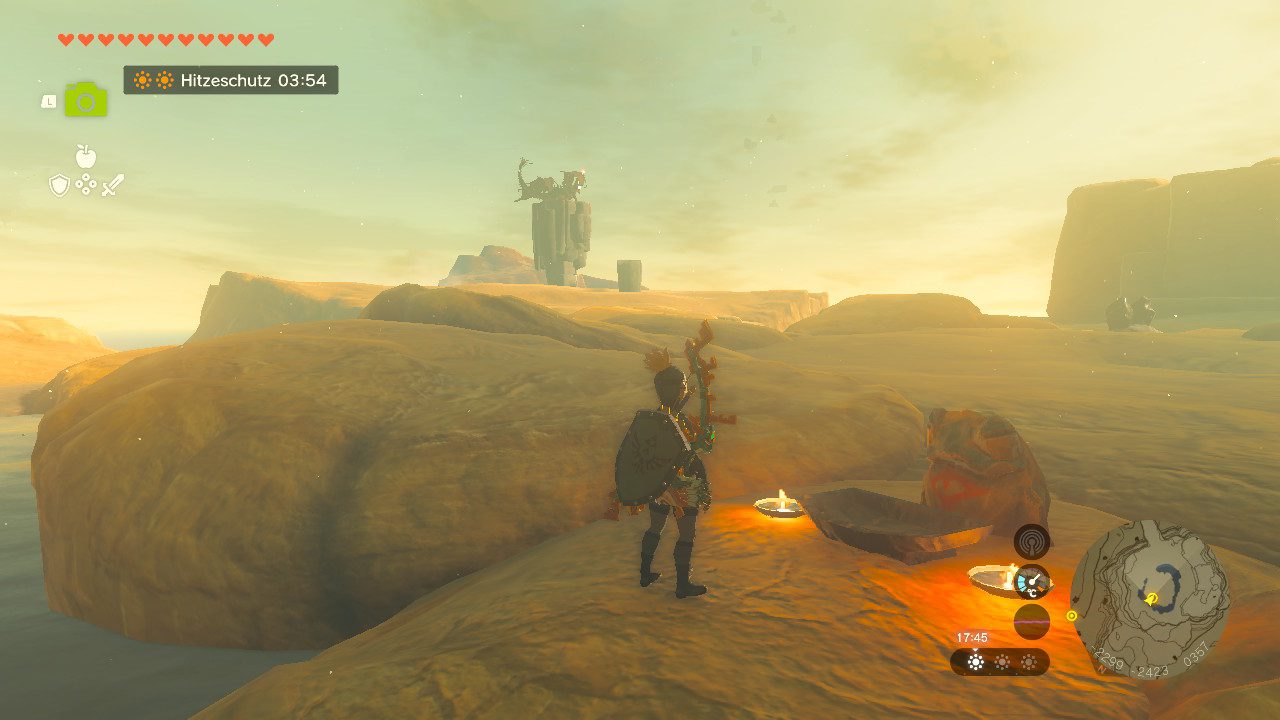Screen dimensions: 1280x720
Task: Select the green camera ability icon
Action: click(86, 100)
